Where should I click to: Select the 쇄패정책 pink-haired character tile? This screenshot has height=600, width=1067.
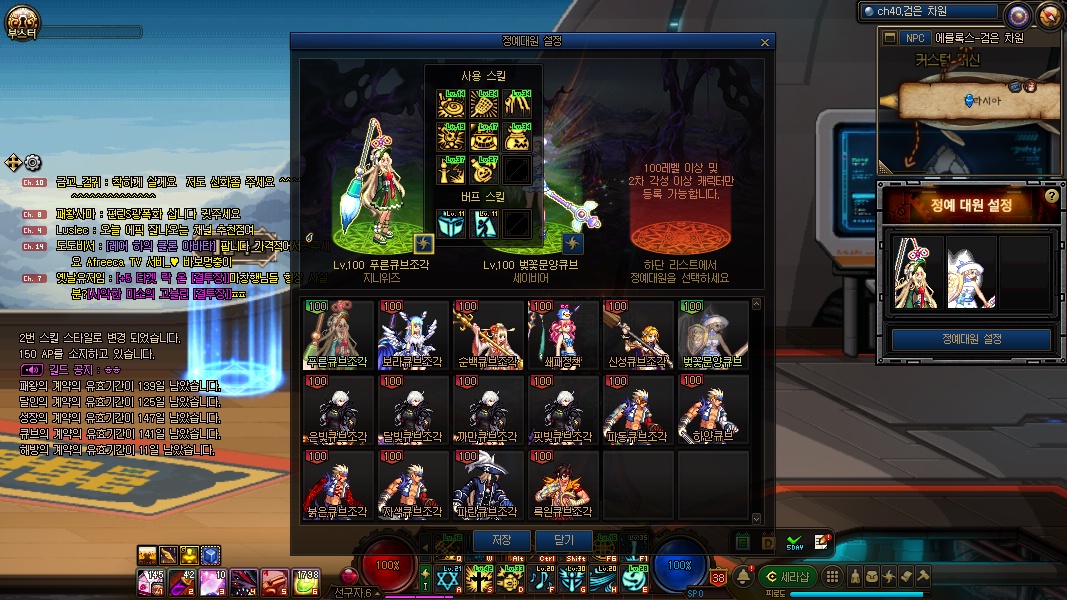[563, 335]
